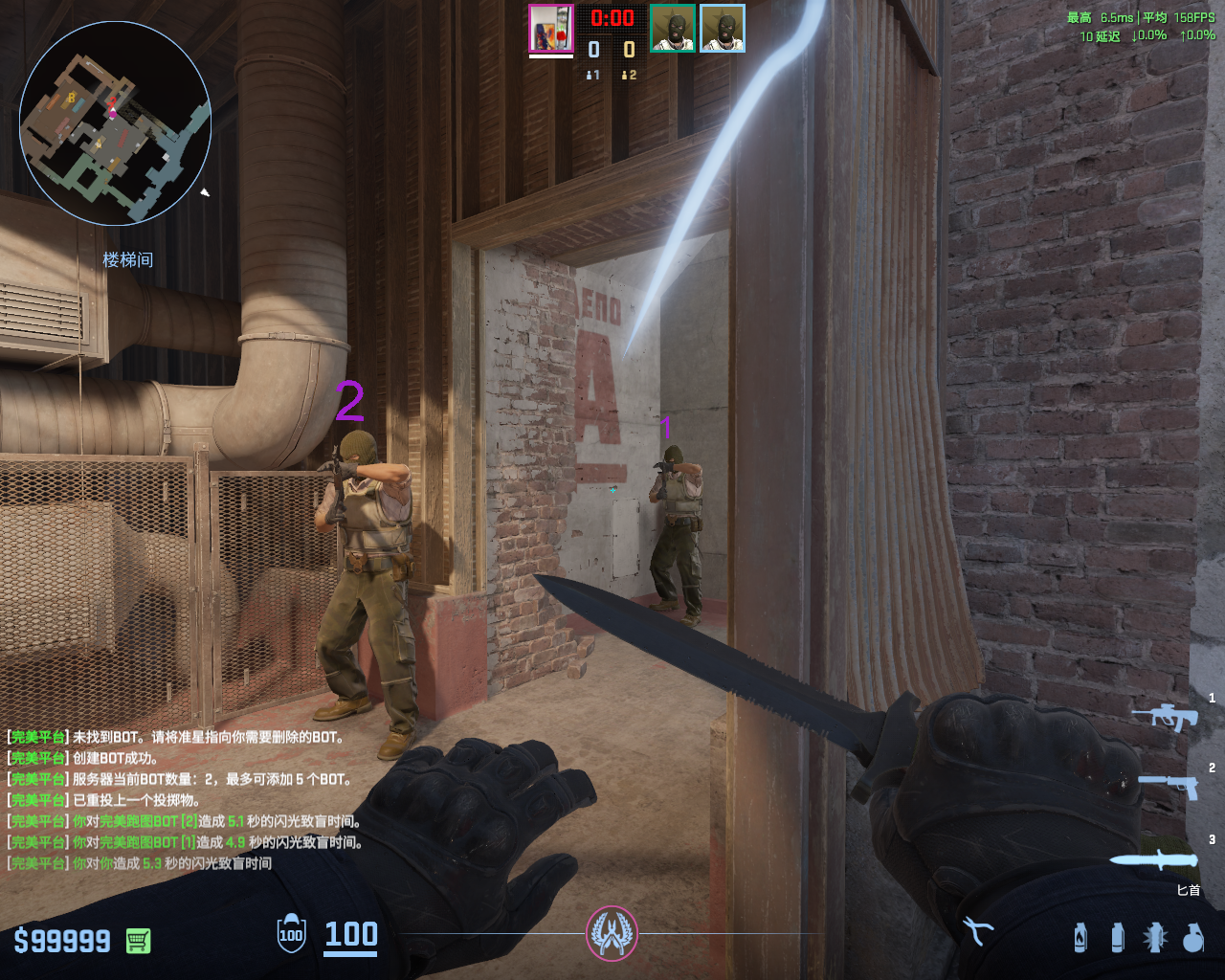Viewport: 1225px width, 980px height.
Task: Click the defuse kit pliers icon
Action: click(x=977, y=930)
